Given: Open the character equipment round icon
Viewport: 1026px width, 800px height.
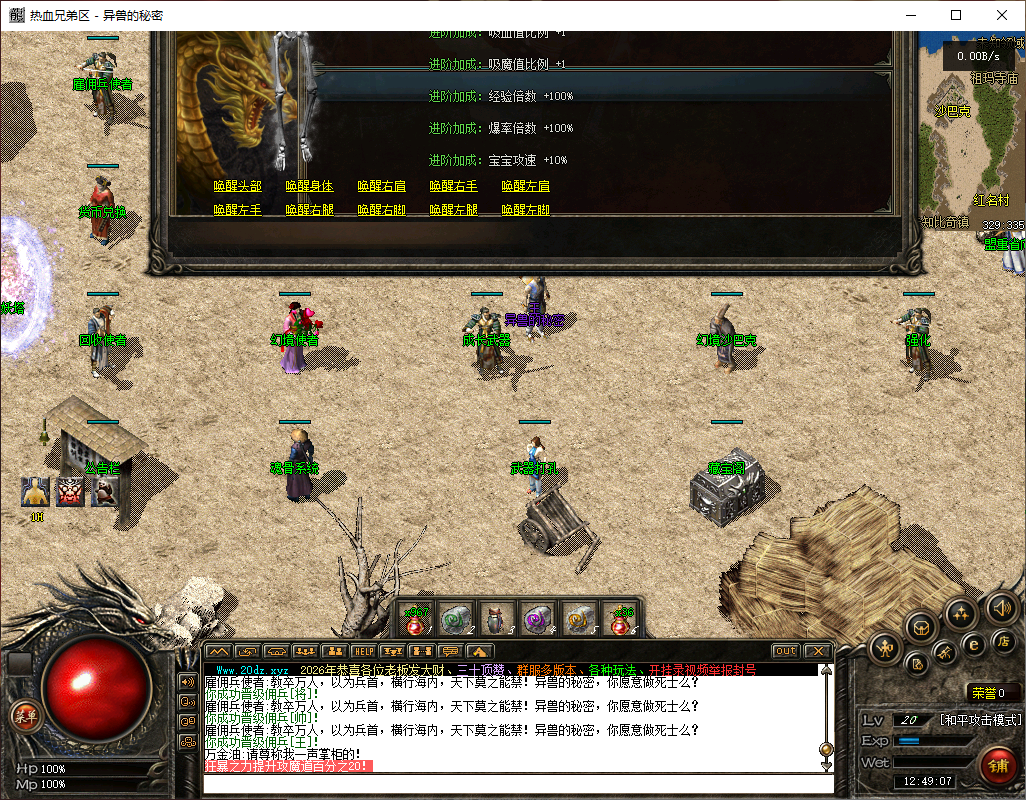Looking at the screenshot, I should pyautogui.click(x=885, y=649).
